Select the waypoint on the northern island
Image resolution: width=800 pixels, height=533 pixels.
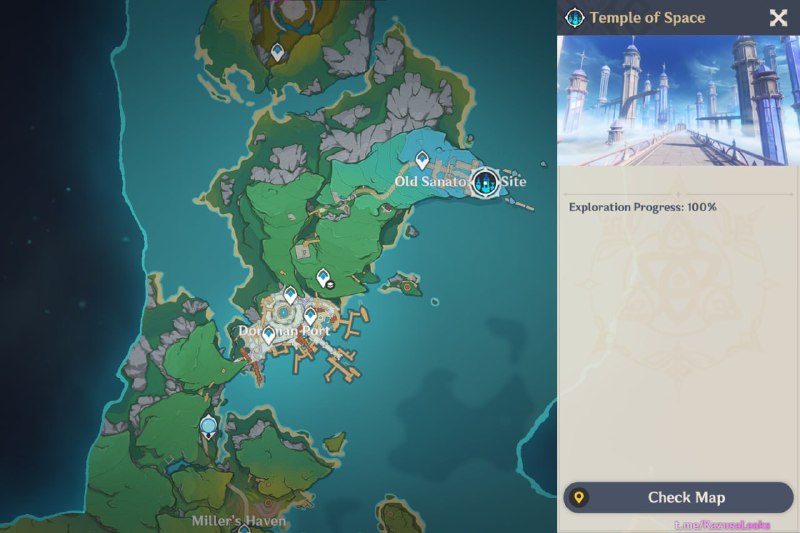coord(277,51)
